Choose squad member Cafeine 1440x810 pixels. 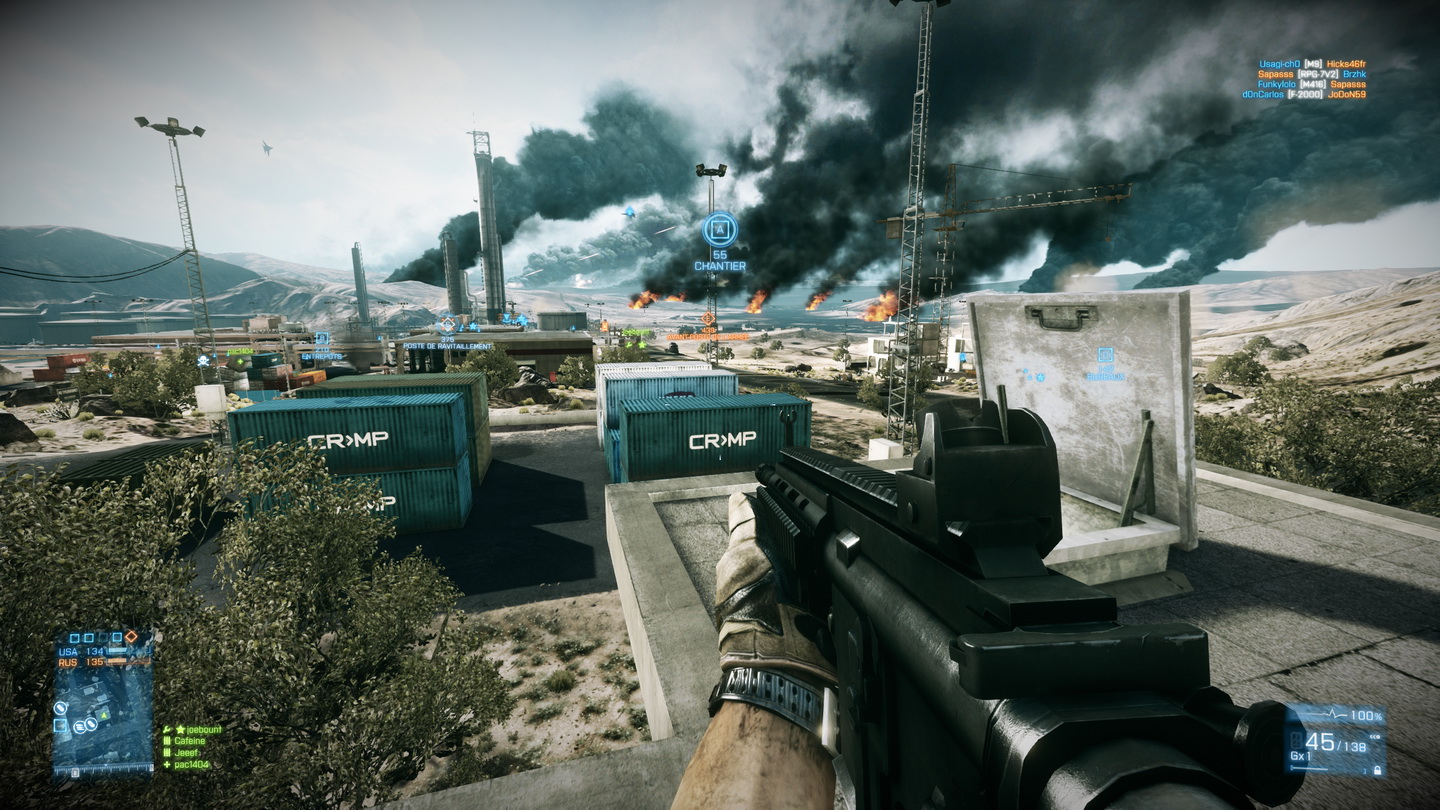190,741
